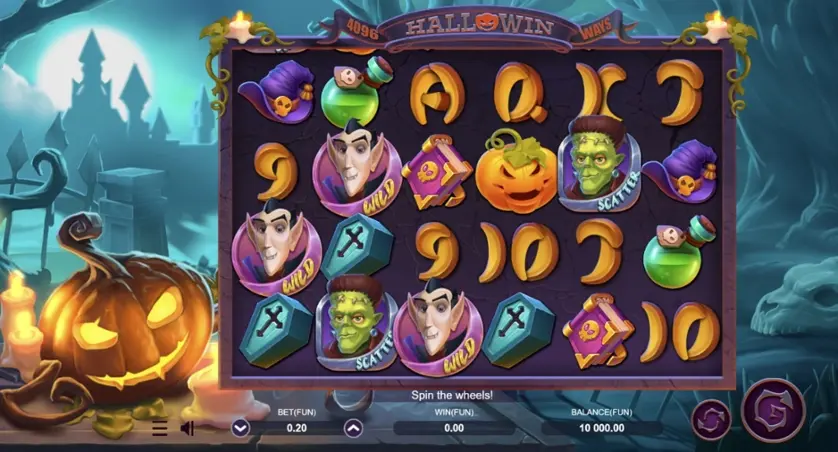This screenshot has height=452, width=838.
Task: Spin the reels with the large spin button
Action: (772, 410)
